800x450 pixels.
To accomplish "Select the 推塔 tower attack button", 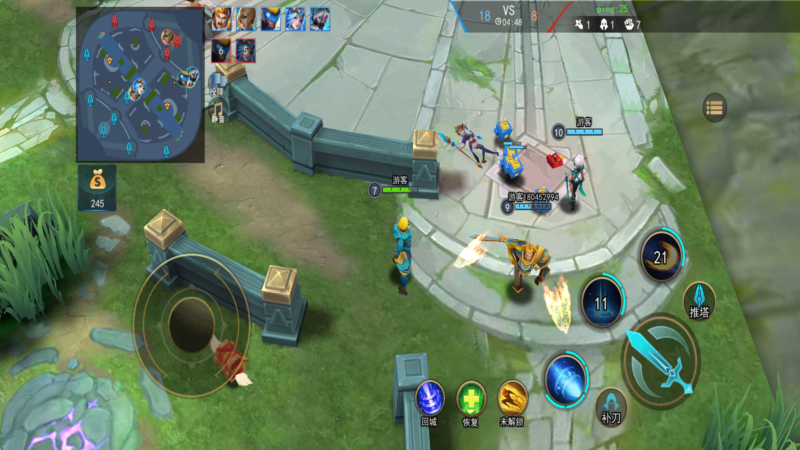I will (x=699, y=300).
